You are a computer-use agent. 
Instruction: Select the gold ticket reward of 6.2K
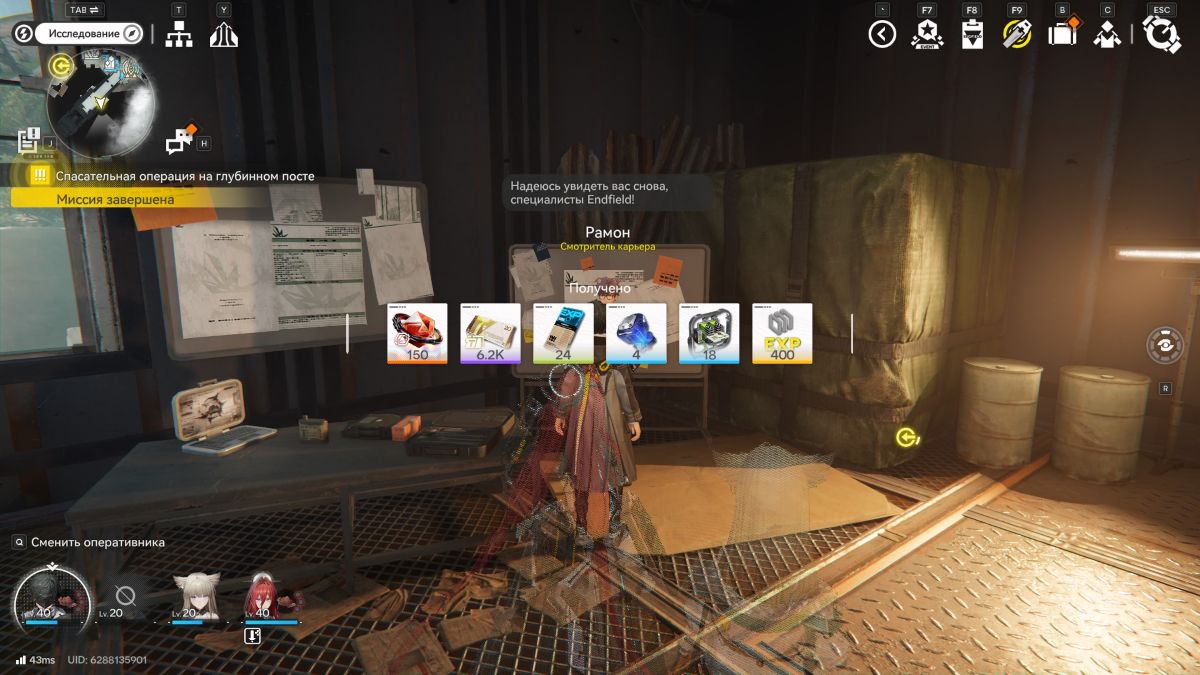[490, 333]
